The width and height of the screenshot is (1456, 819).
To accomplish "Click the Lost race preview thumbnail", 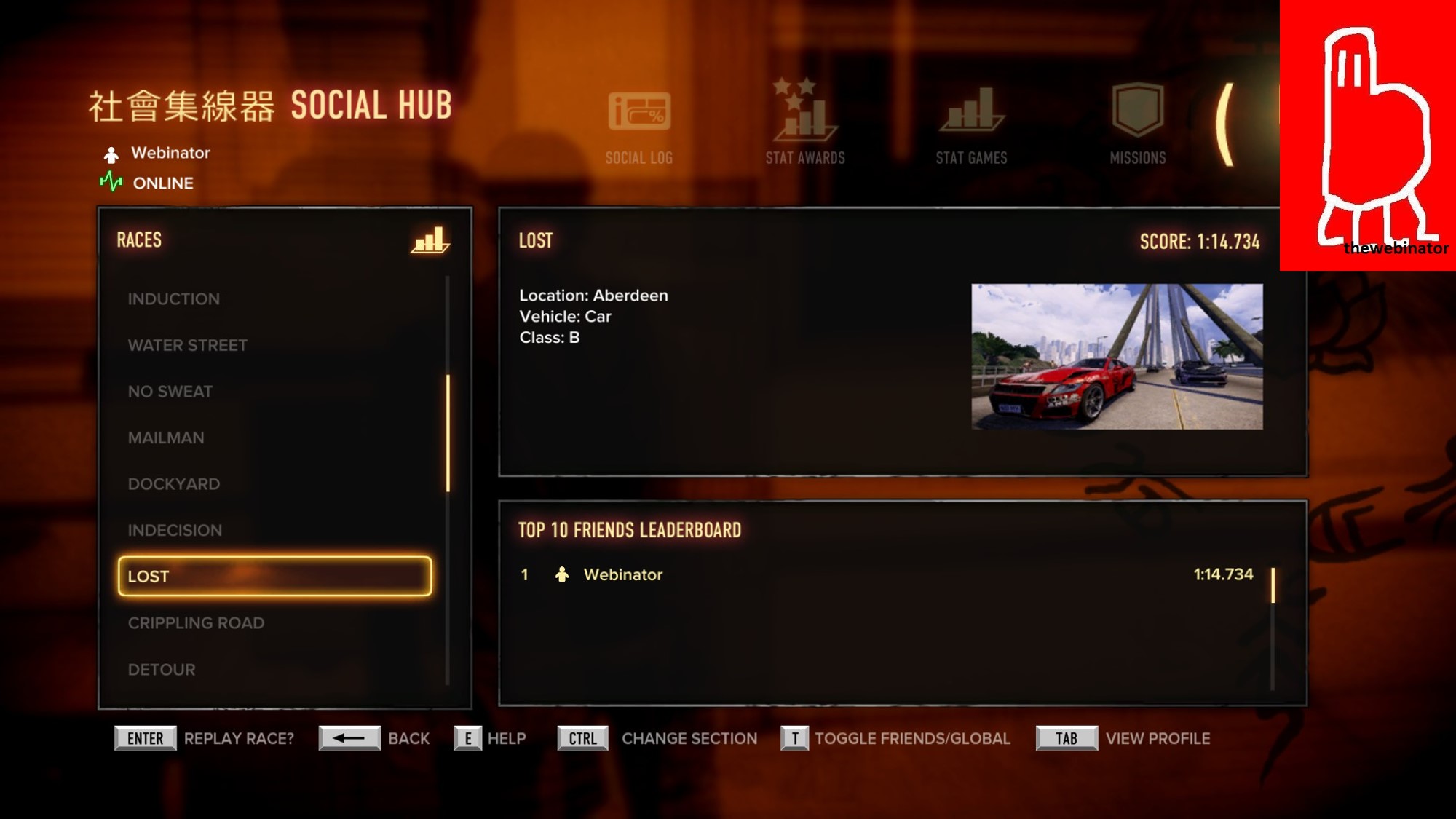I will tap(1117, 356).
